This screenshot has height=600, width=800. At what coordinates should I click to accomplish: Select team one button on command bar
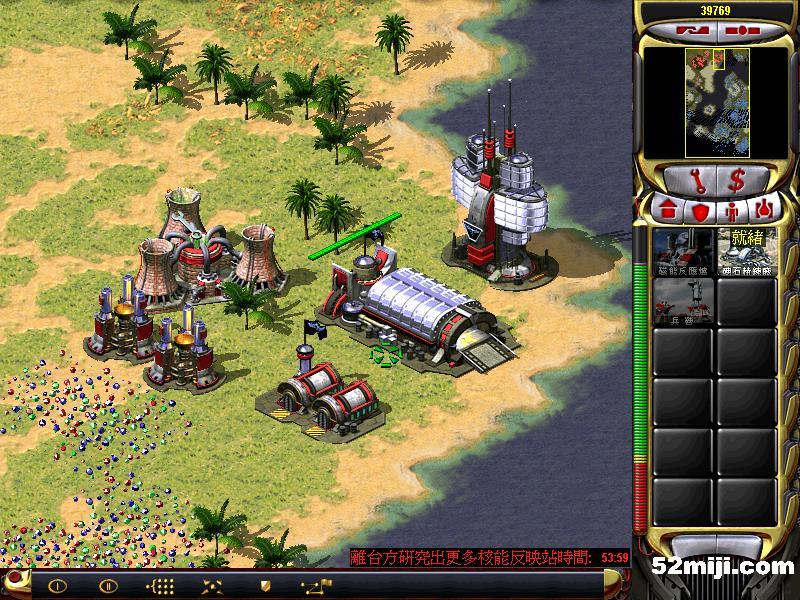click(57, 586)
